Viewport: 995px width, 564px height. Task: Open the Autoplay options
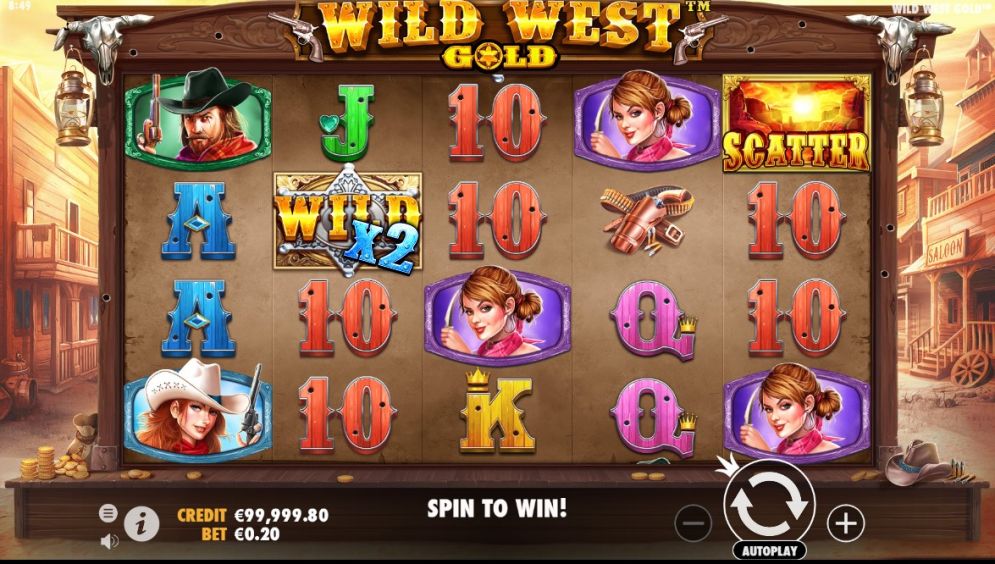769,551
